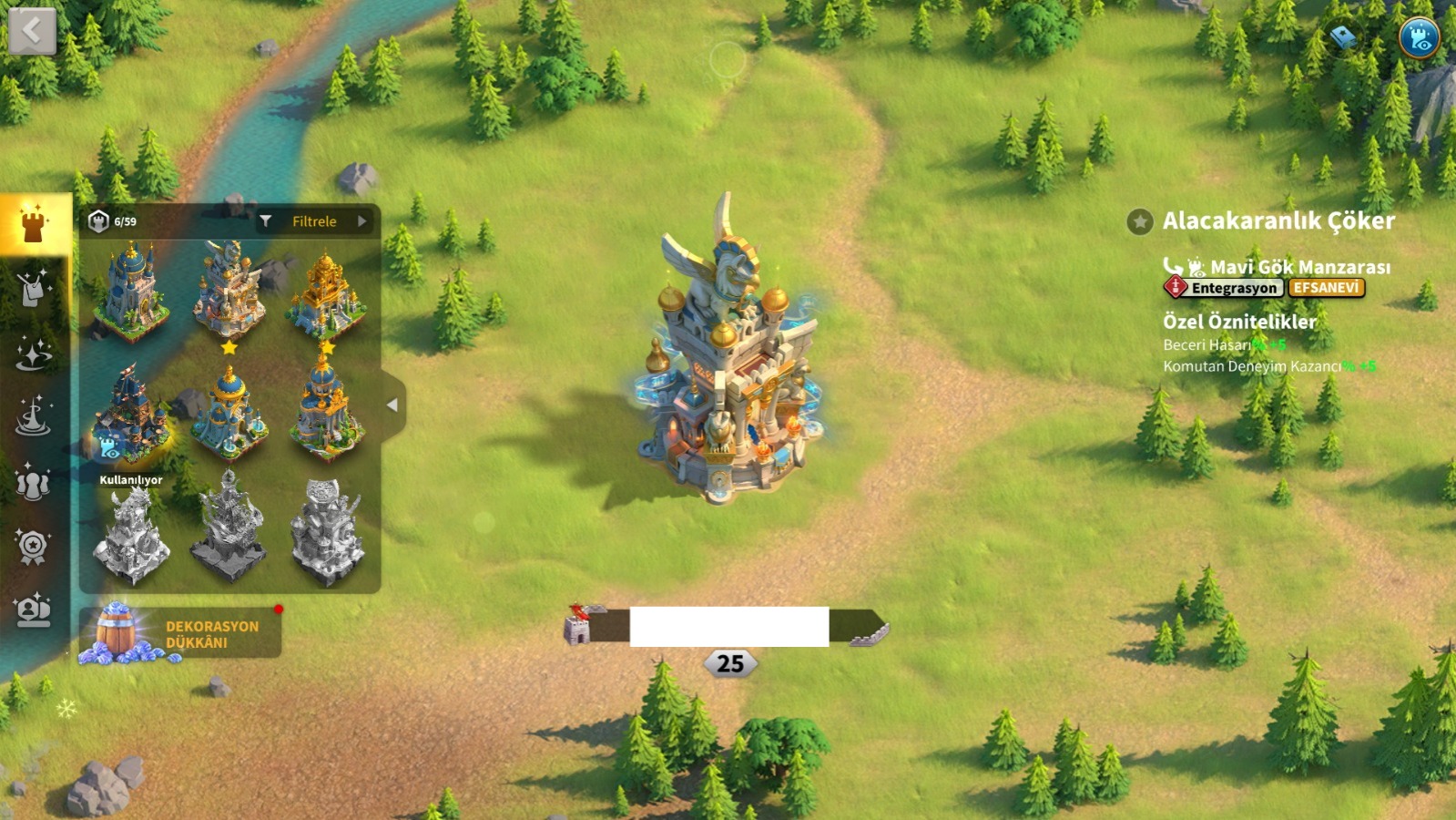The height and width of the screenshot is (820, 1456).
Task: Toggle the castle preview eye button
Action: pyautogui.click(x=1418, y=38)
